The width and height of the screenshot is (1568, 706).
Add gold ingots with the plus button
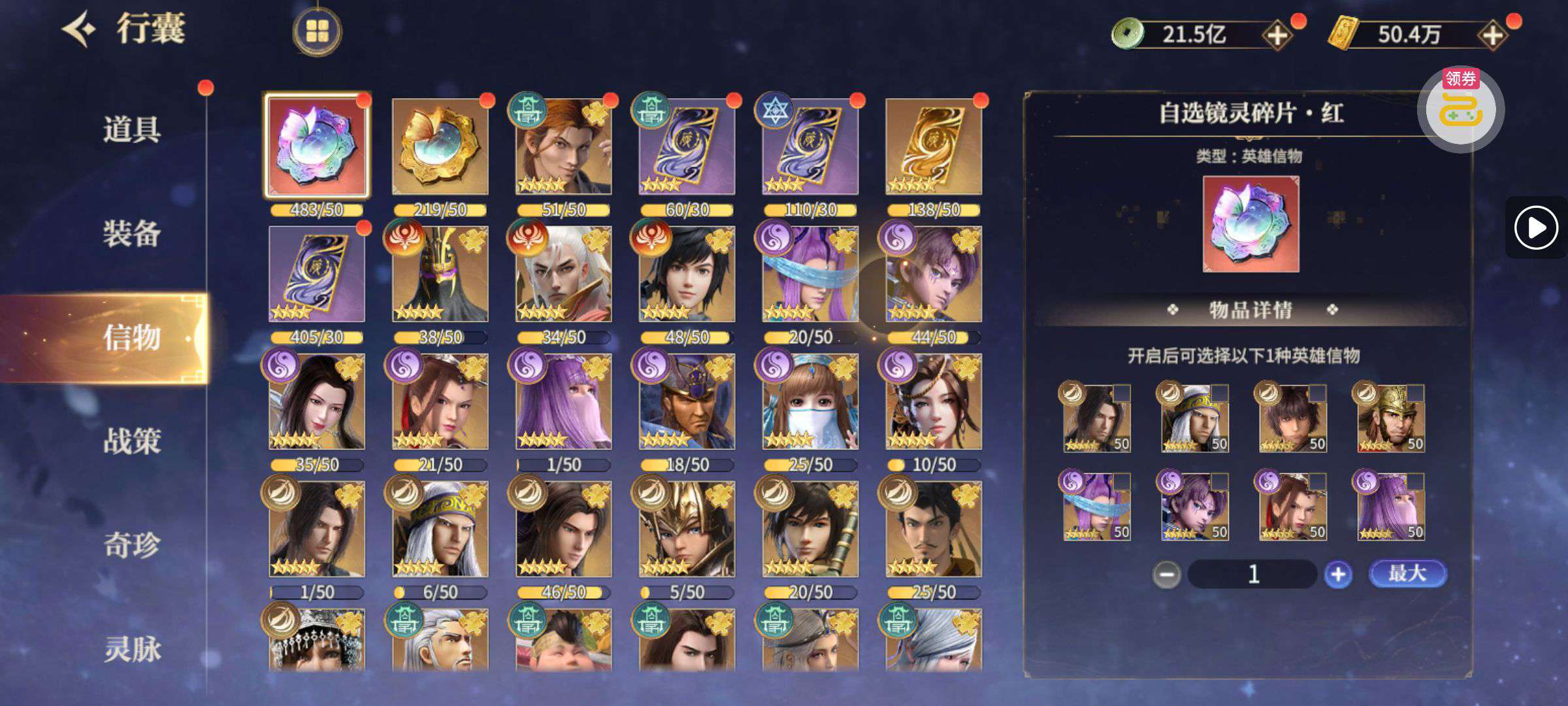pos(1493,35)
